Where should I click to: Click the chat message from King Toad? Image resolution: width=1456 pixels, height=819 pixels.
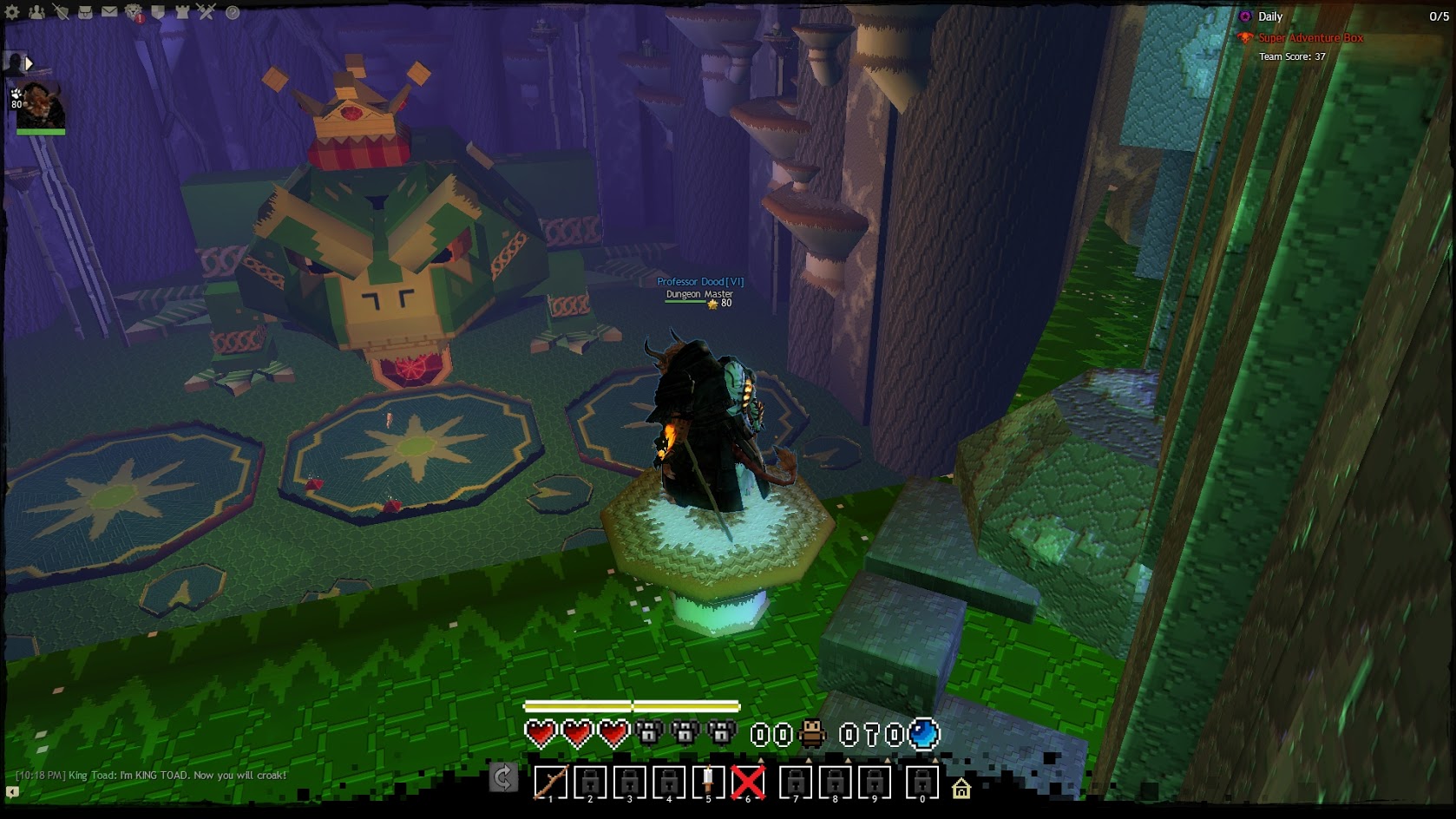(x=152, y=776)
